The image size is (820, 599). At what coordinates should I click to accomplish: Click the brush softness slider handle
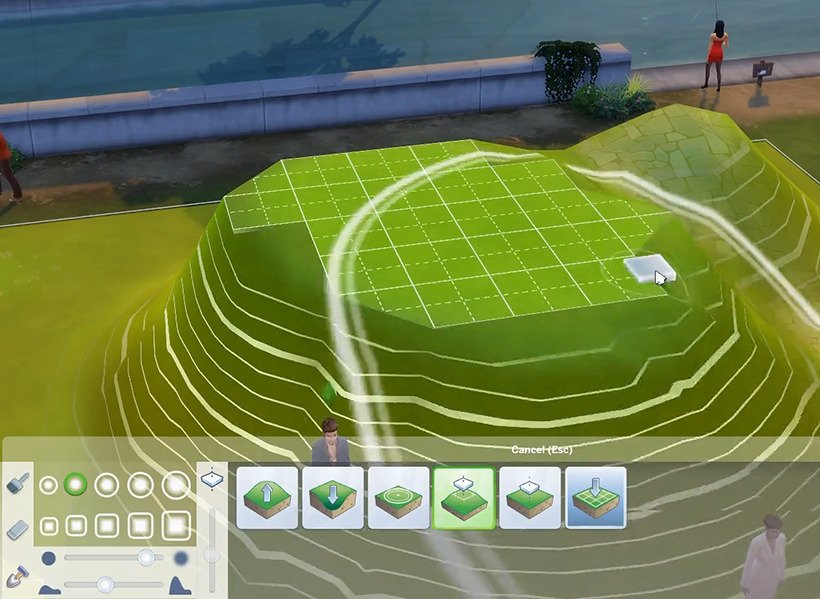point(146,557)
